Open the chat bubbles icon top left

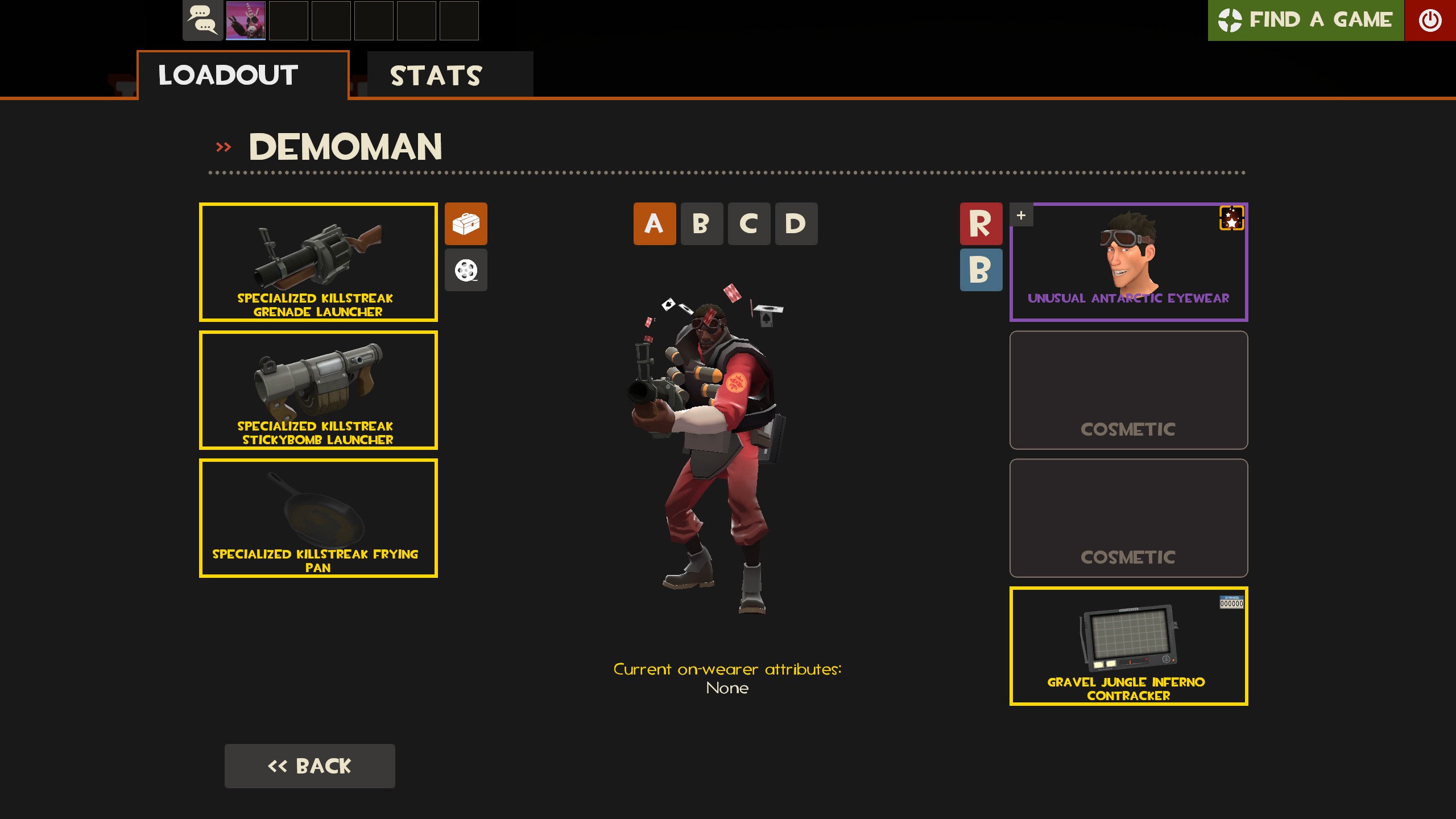click(x=202, y=21)
